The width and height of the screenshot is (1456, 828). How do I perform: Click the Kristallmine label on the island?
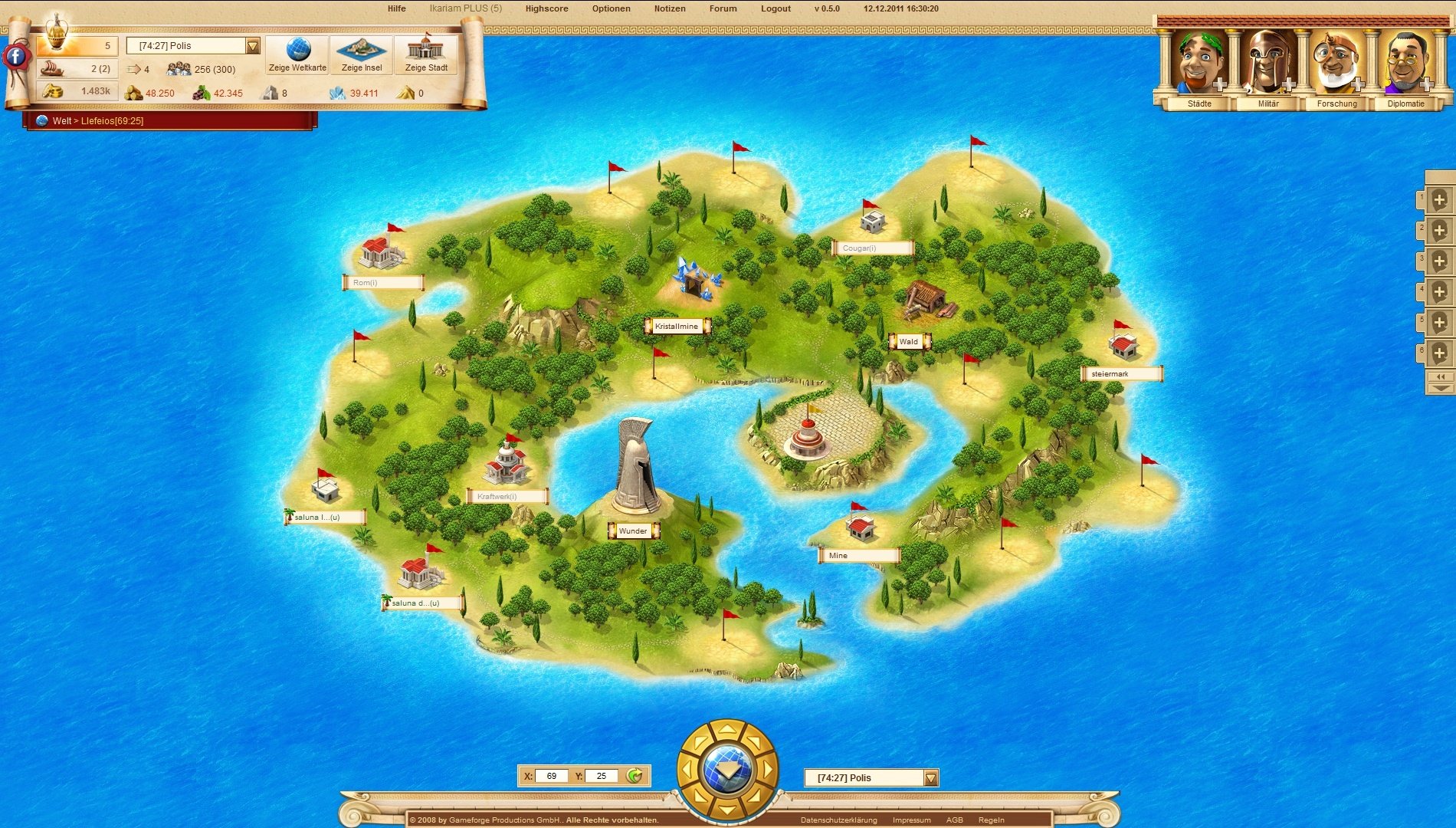click(677, 326)
